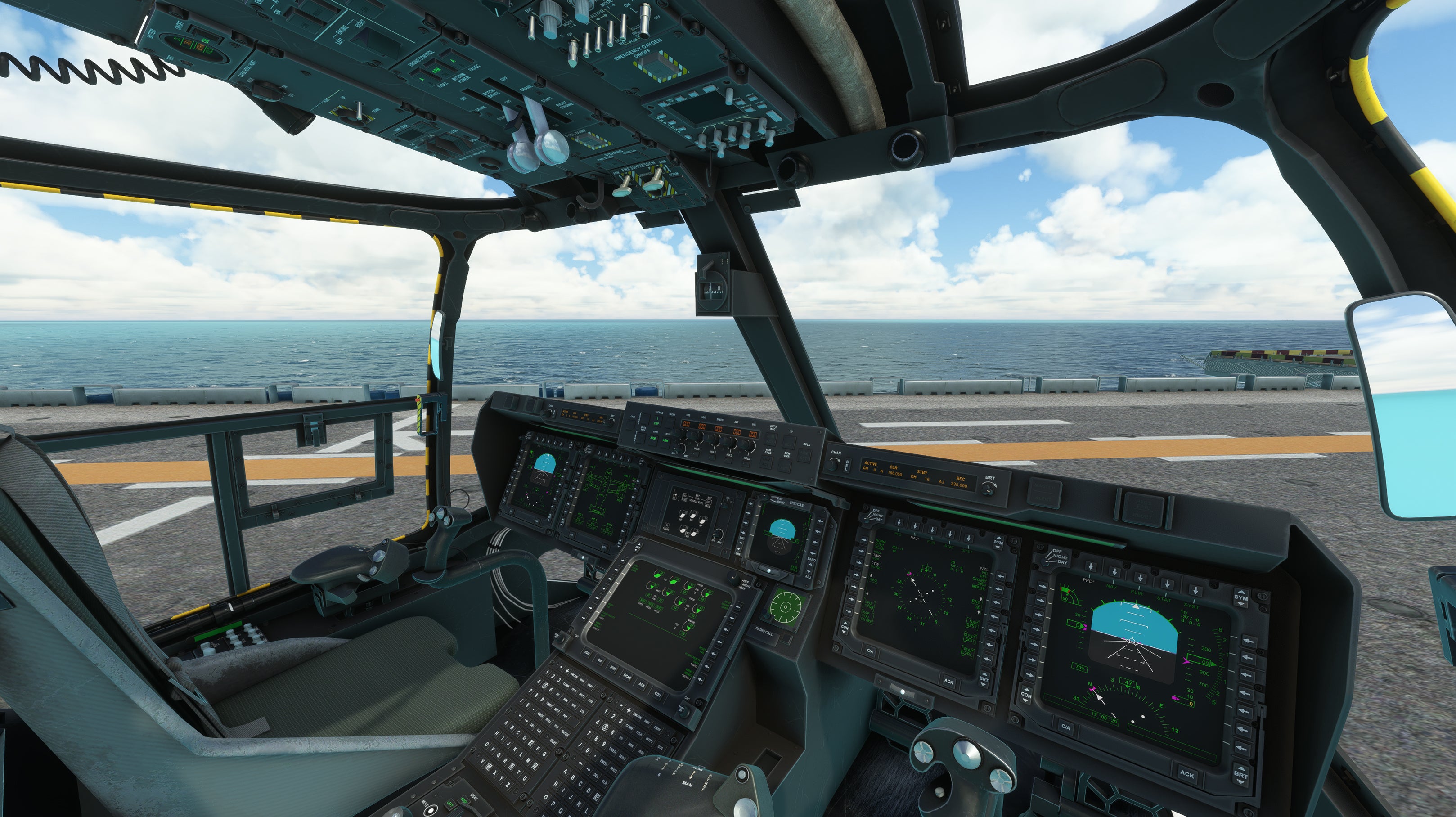Acknowledge with ACK on the navigation compass display

948,682
